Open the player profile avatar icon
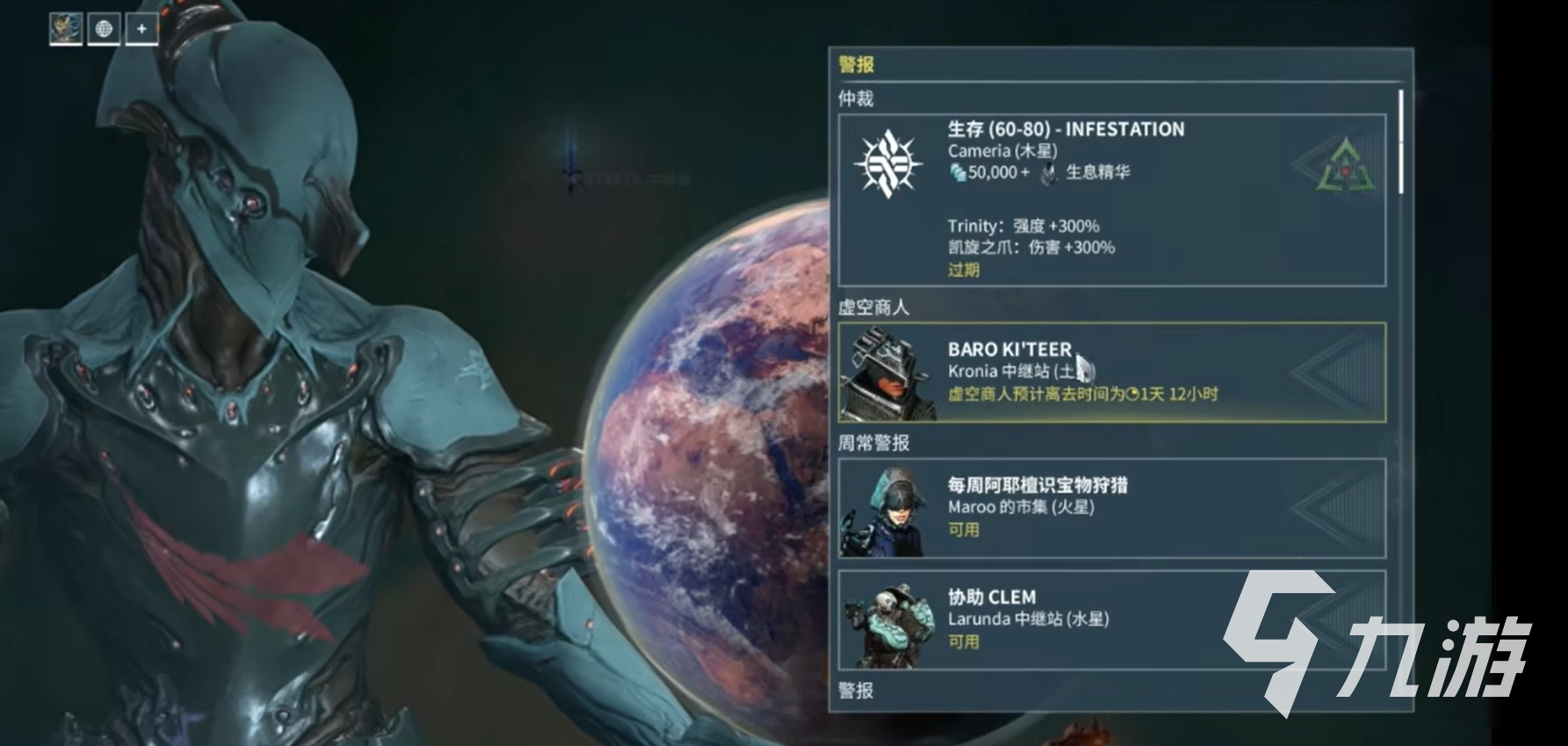1568x746 pixels. [63, 27]
